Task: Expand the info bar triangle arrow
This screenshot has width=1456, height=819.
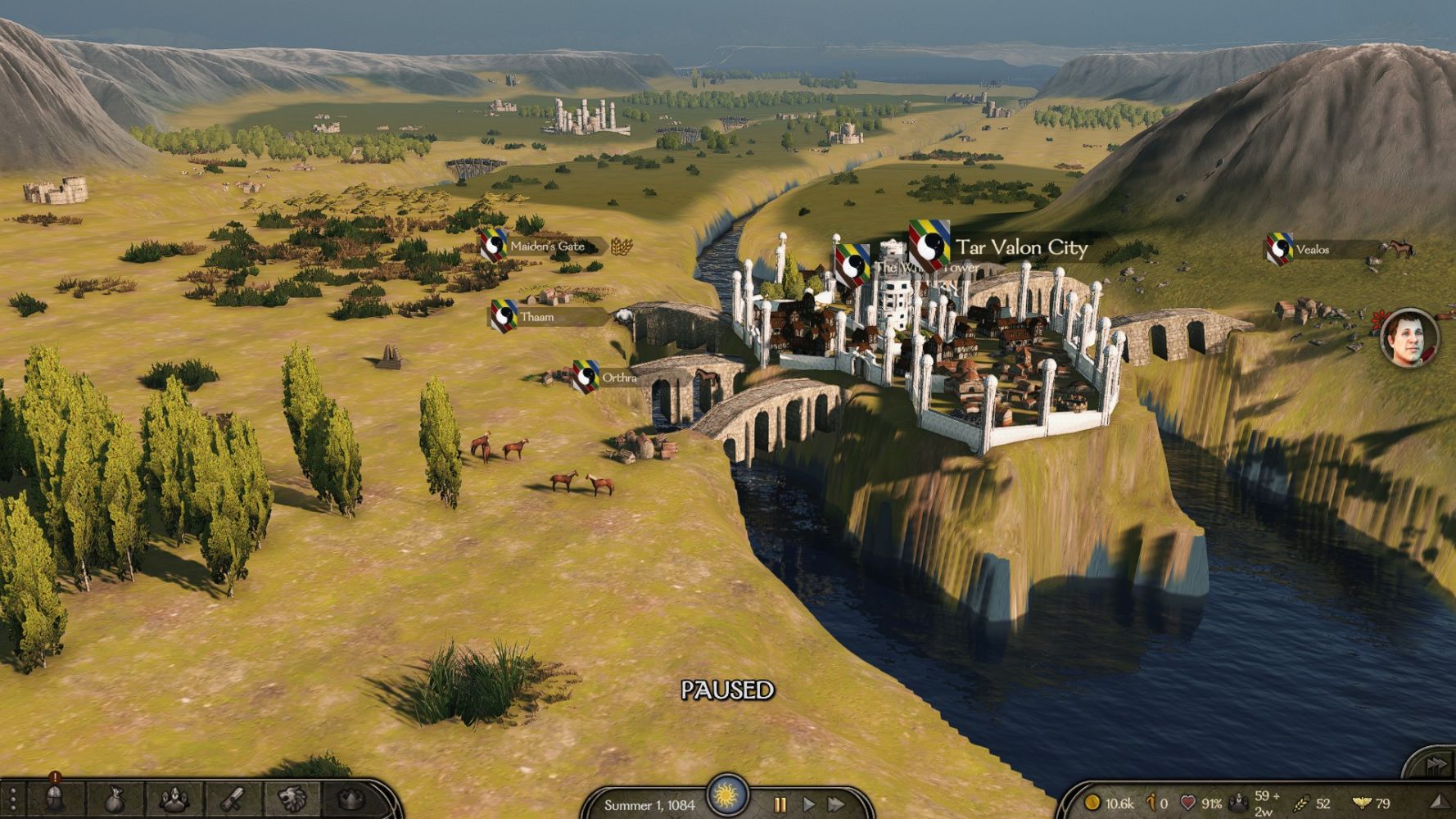Action: tap(1439, 803)
